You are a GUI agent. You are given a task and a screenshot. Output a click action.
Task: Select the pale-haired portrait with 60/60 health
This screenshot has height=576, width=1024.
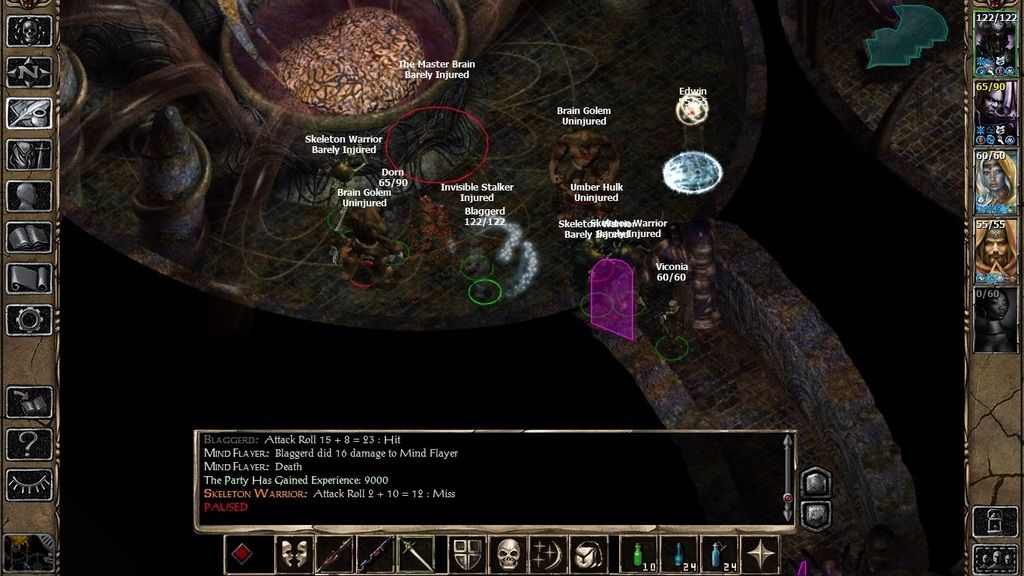click(x=995, y=183)
